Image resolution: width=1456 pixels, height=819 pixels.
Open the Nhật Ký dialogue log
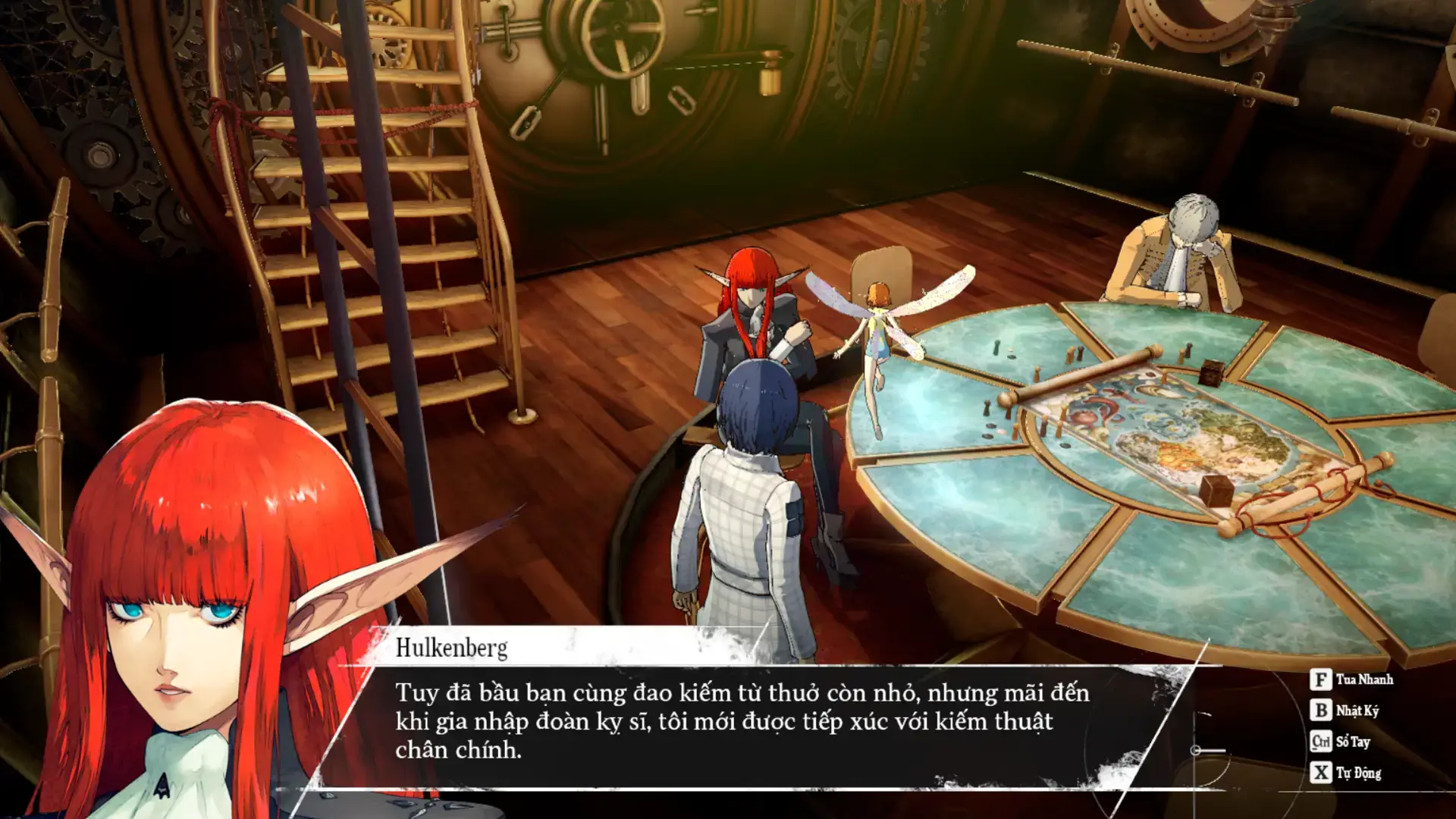[x=1346, y=711]
